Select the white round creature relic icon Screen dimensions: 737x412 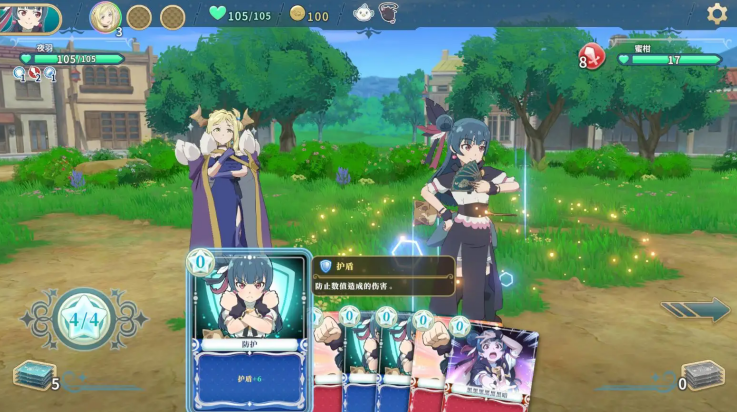(364, 13)
